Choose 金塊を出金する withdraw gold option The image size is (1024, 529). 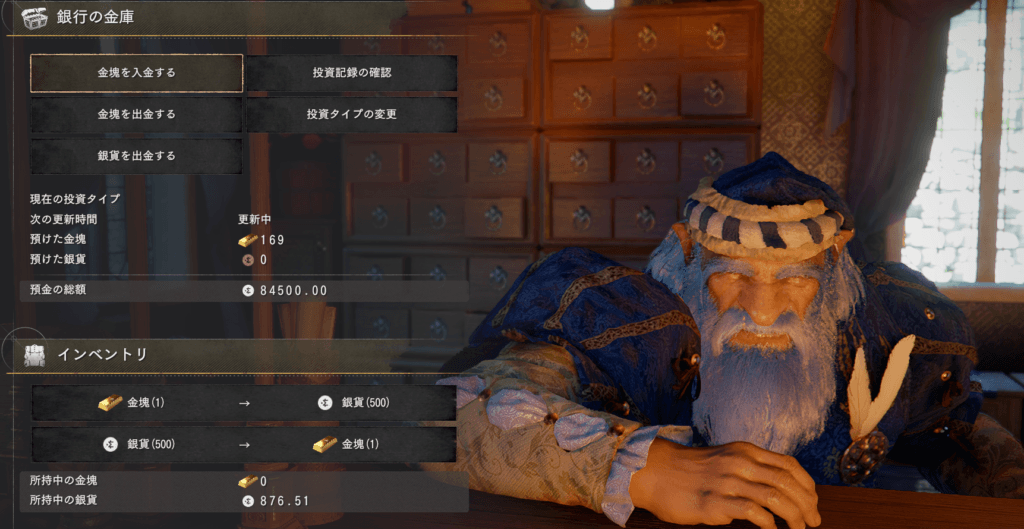pyautogui.click(x=136, y=114)
